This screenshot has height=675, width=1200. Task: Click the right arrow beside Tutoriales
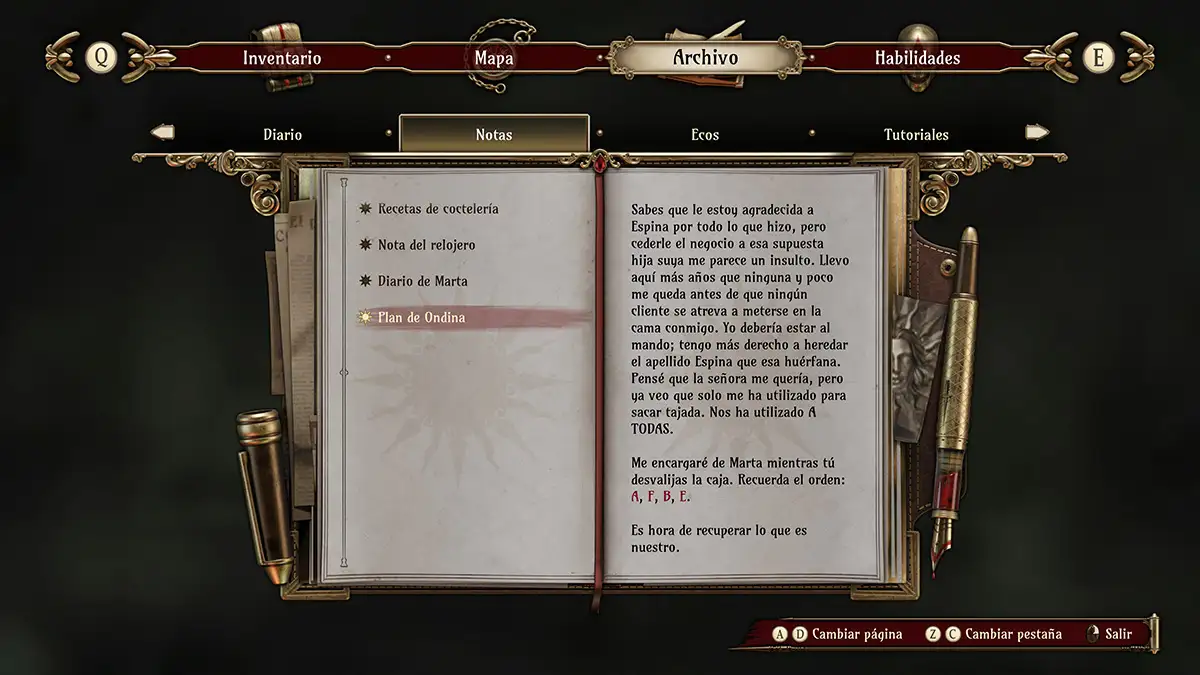point(1037,132)
